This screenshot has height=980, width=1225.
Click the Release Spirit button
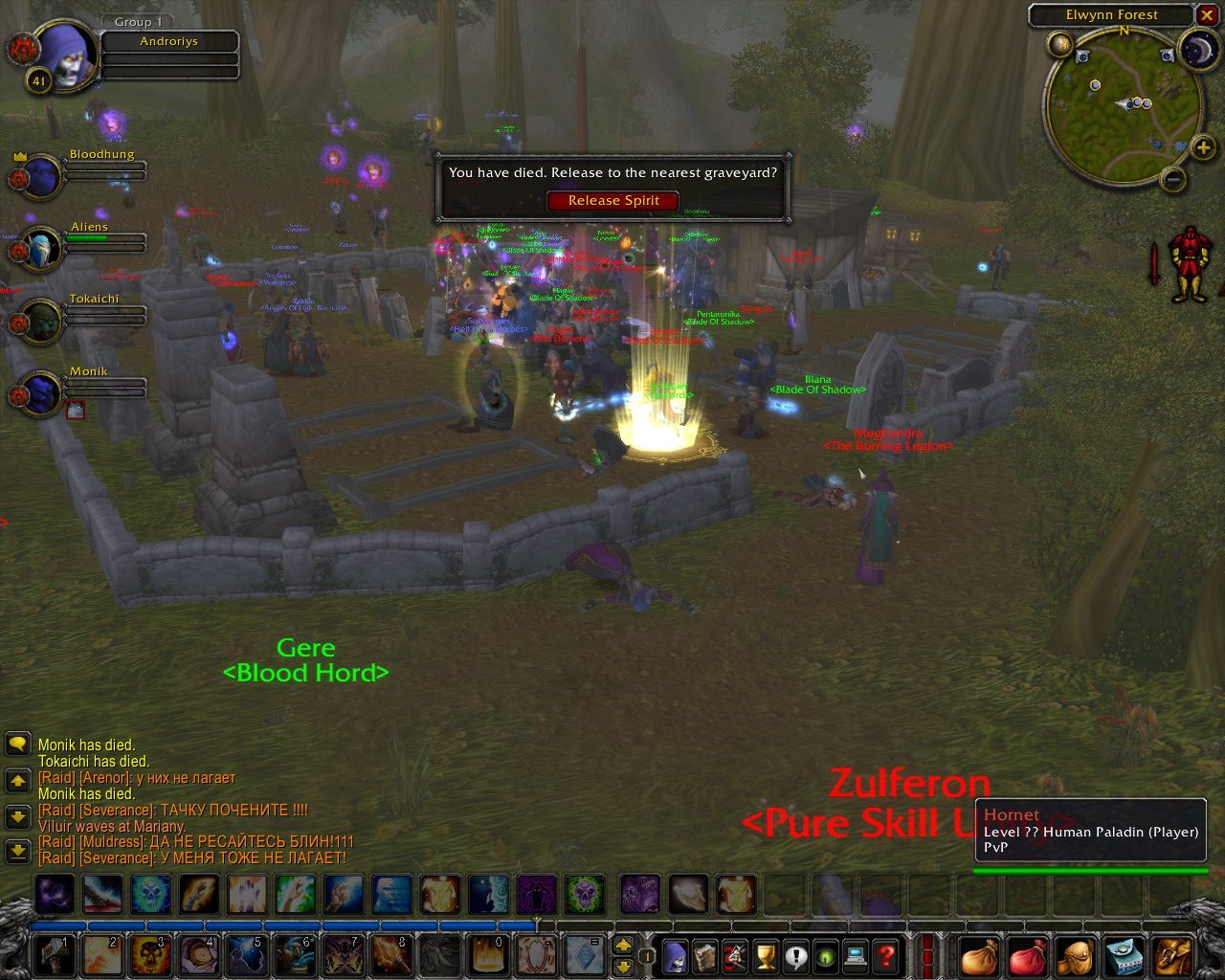[x=612, y=201]
